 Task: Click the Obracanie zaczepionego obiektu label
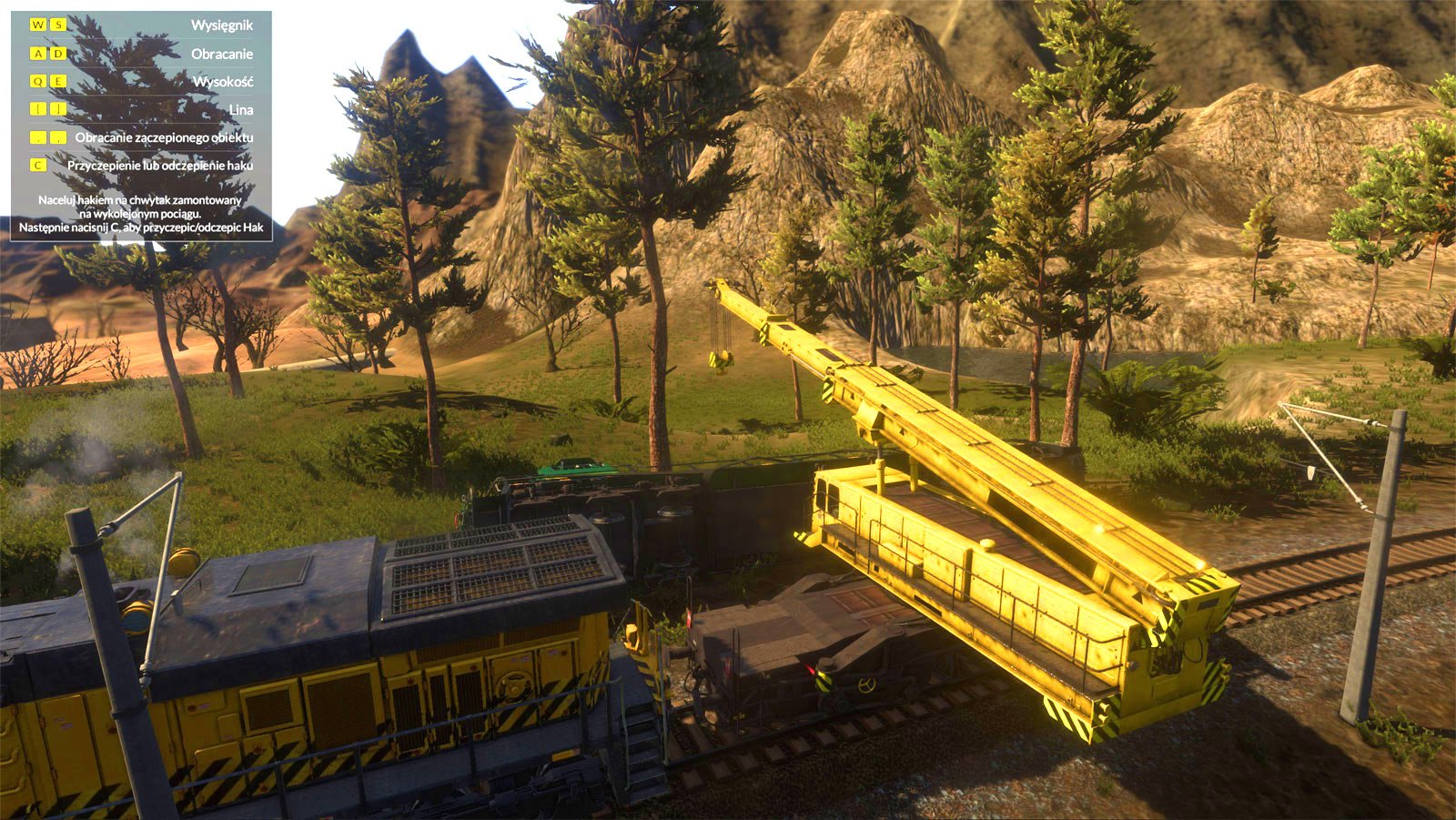[x=164, y=137]
